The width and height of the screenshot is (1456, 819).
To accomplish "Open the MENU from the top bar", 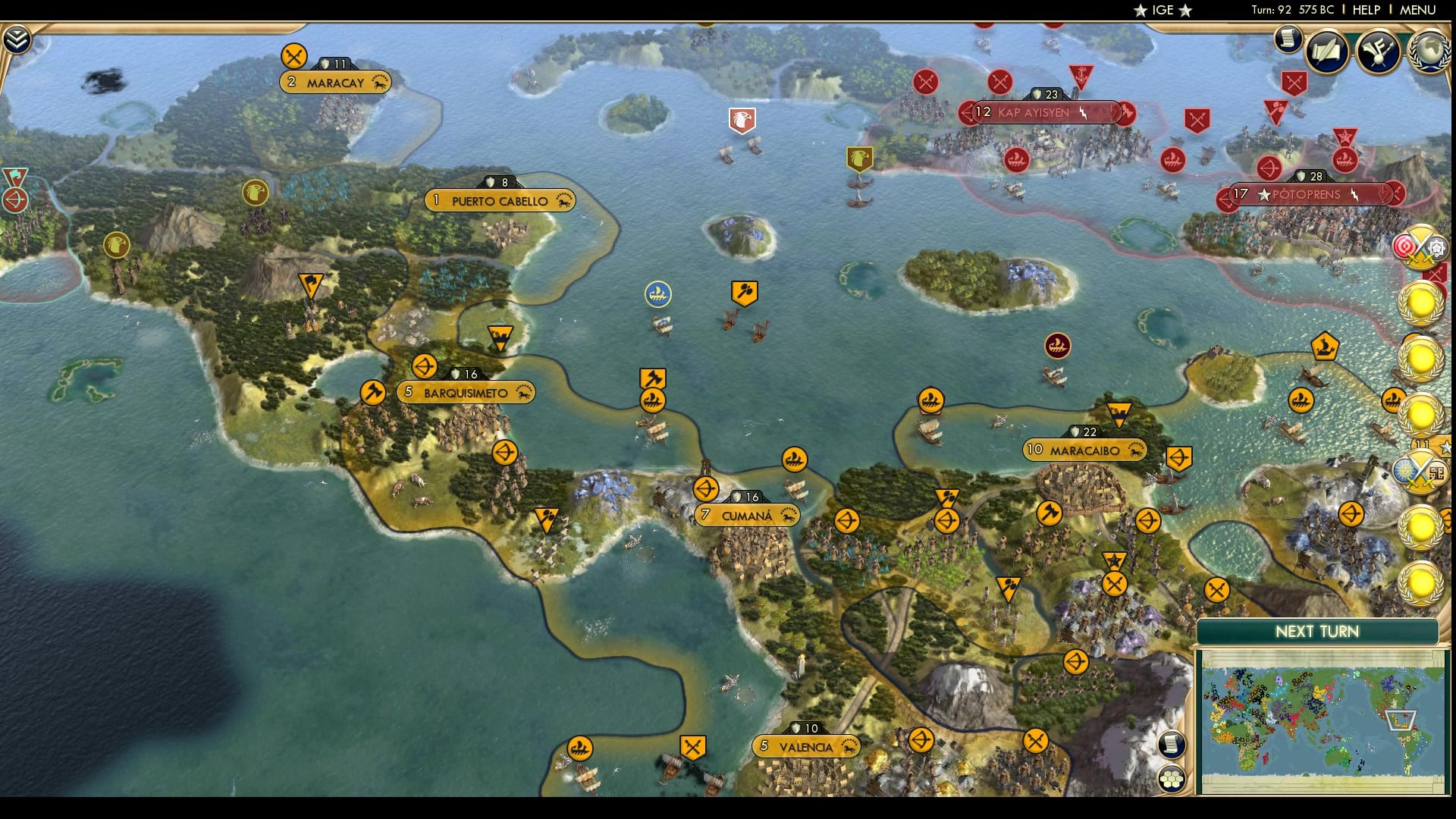I will [1417, 11].
